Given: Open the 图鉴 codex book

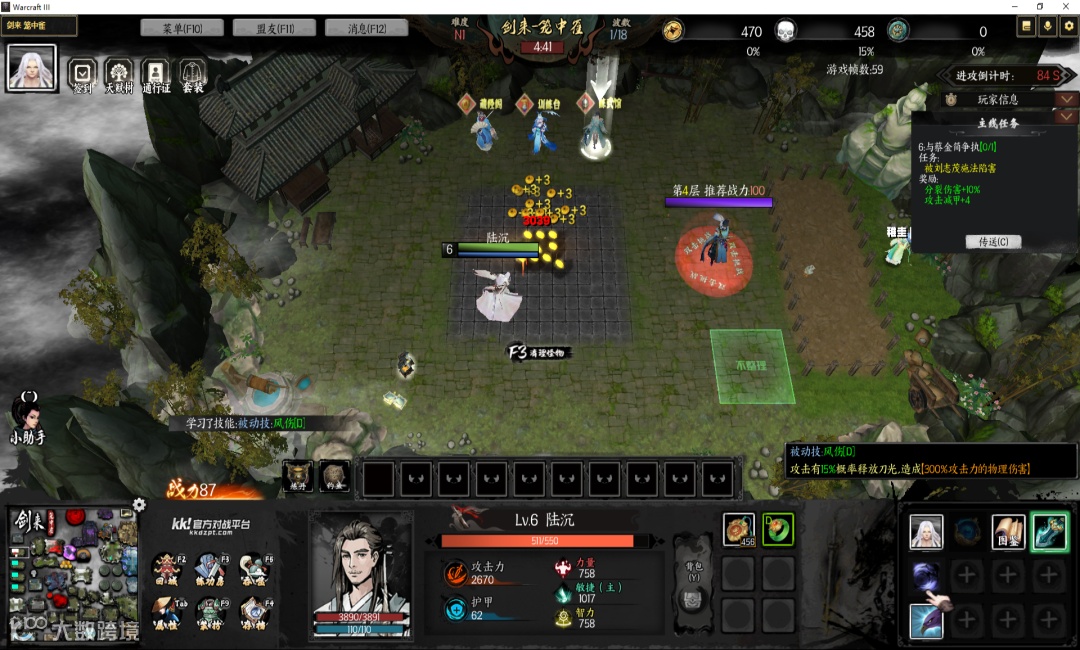Looking at the screenshot, I should pos(1007,532).
